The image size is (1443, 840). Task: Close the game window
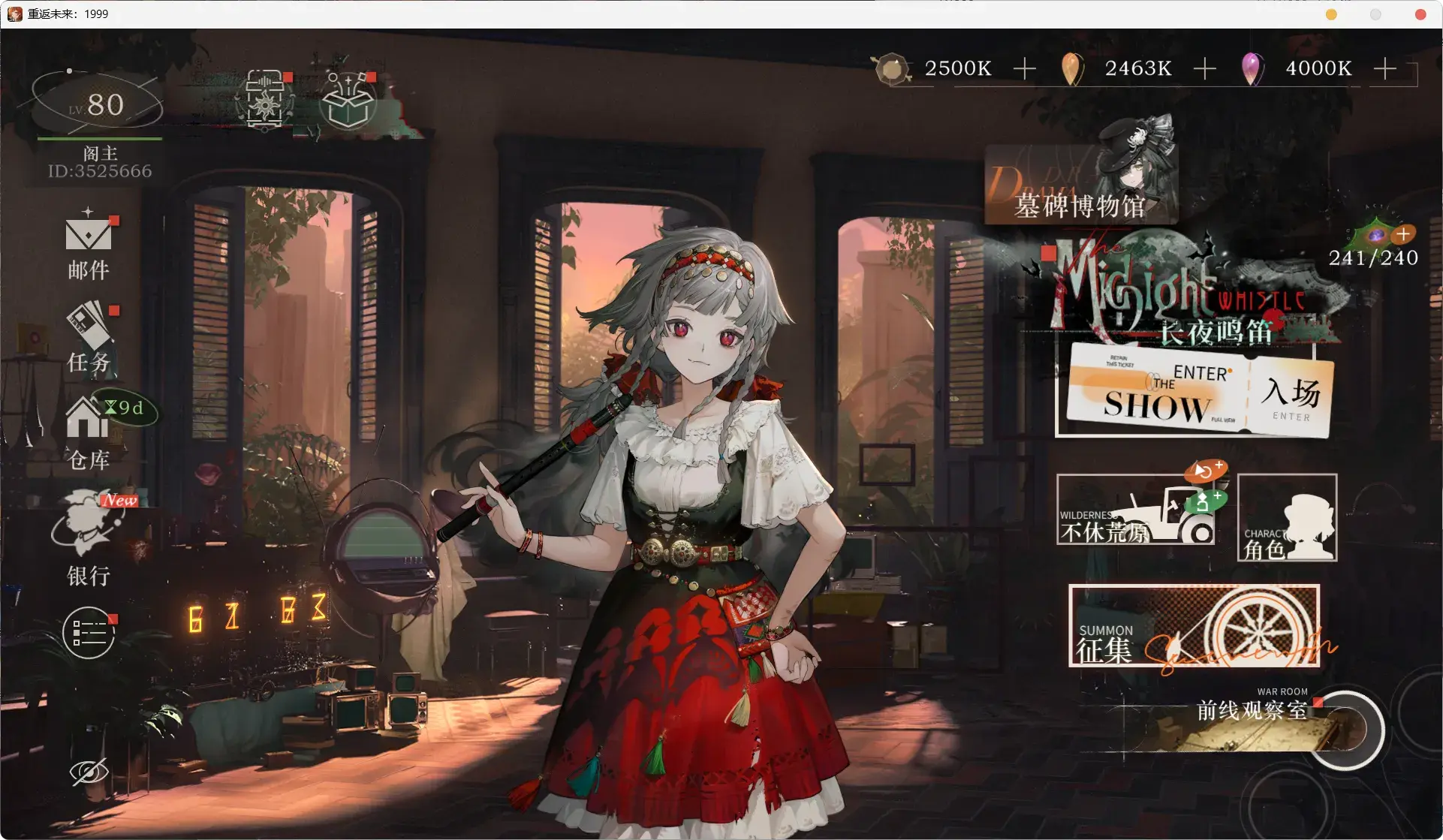[1420, 14]
